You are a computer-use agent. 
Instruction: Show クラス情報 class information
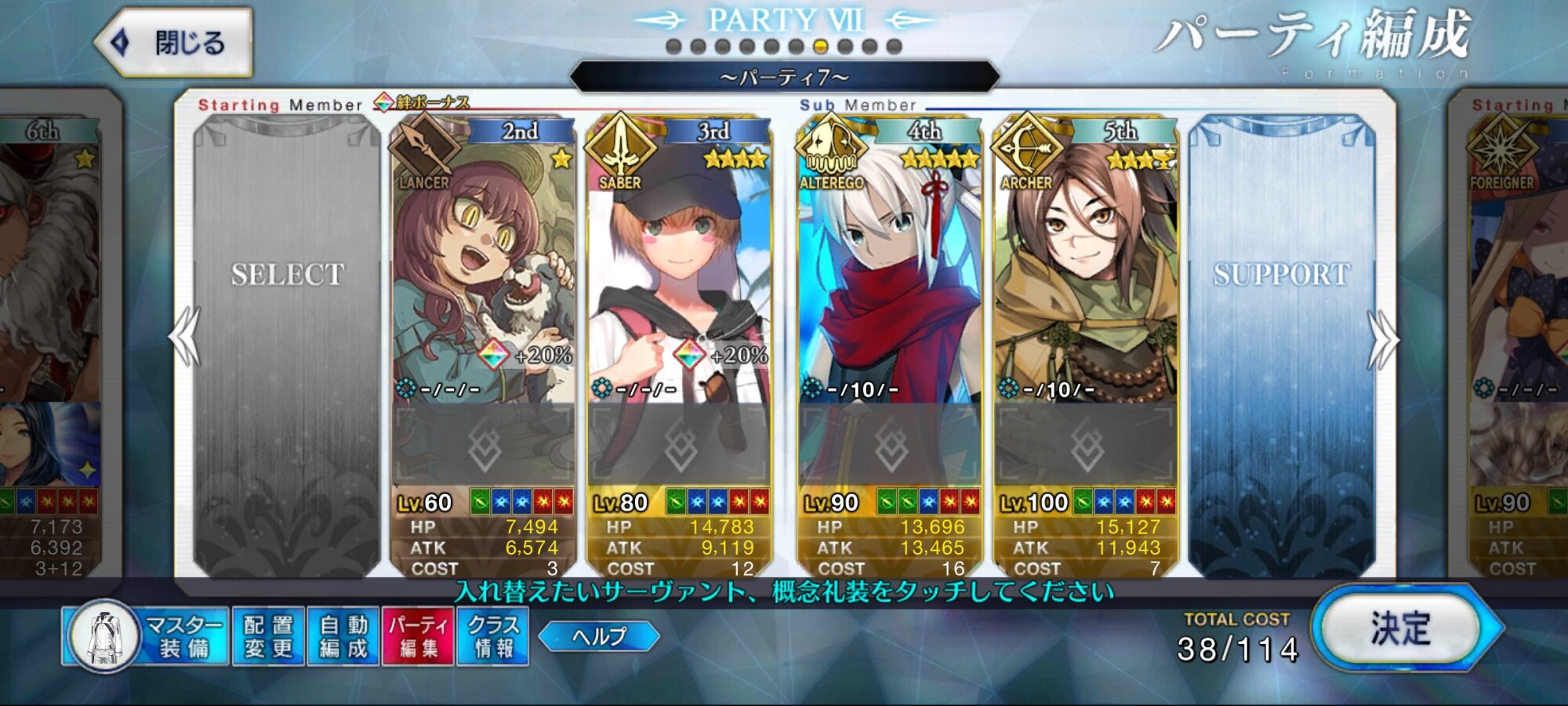coord(493,636)
